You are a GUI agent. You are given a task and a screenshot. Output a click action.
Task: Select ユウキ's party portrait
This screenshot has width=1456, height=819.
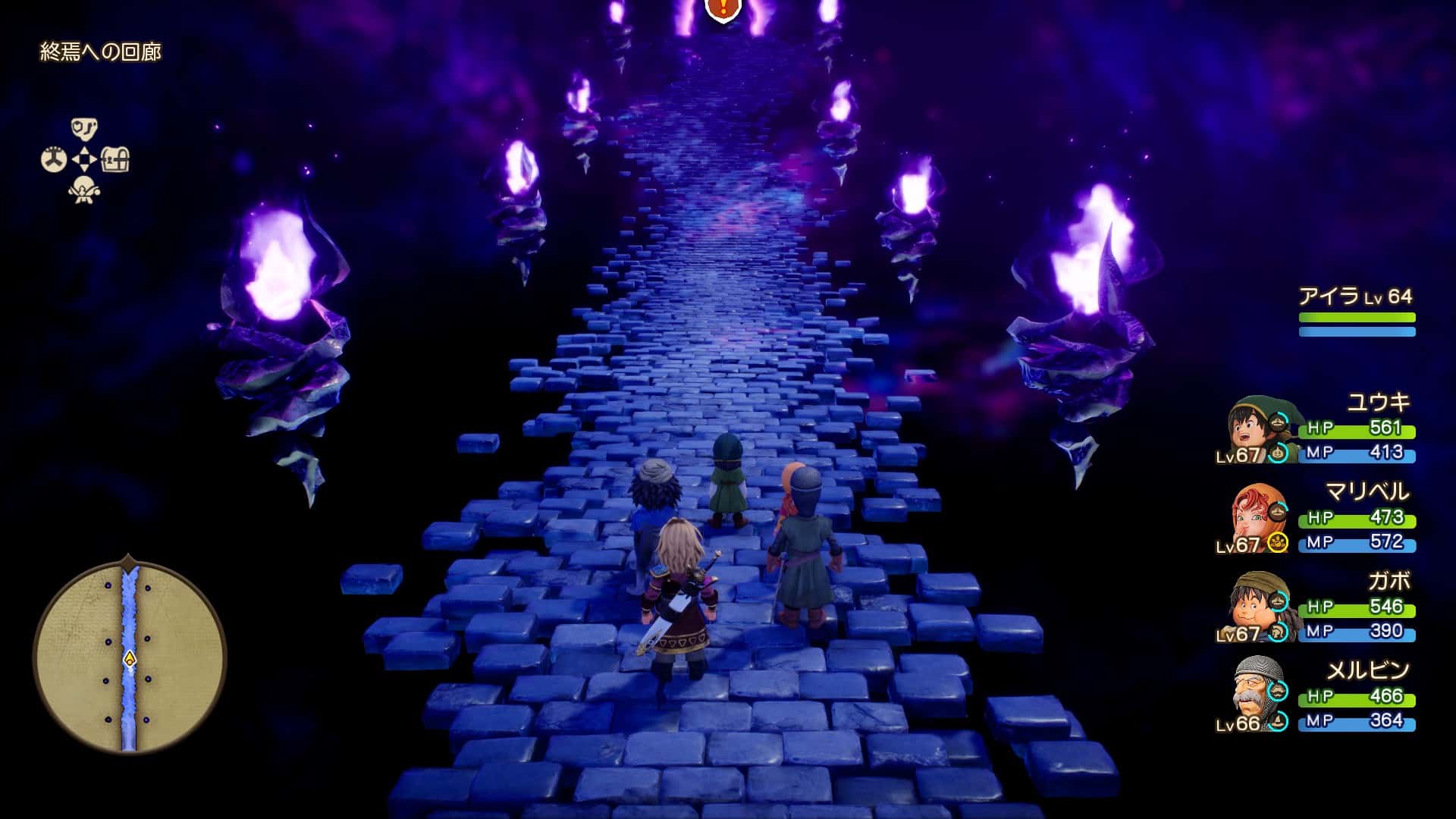pos(1252,428)
